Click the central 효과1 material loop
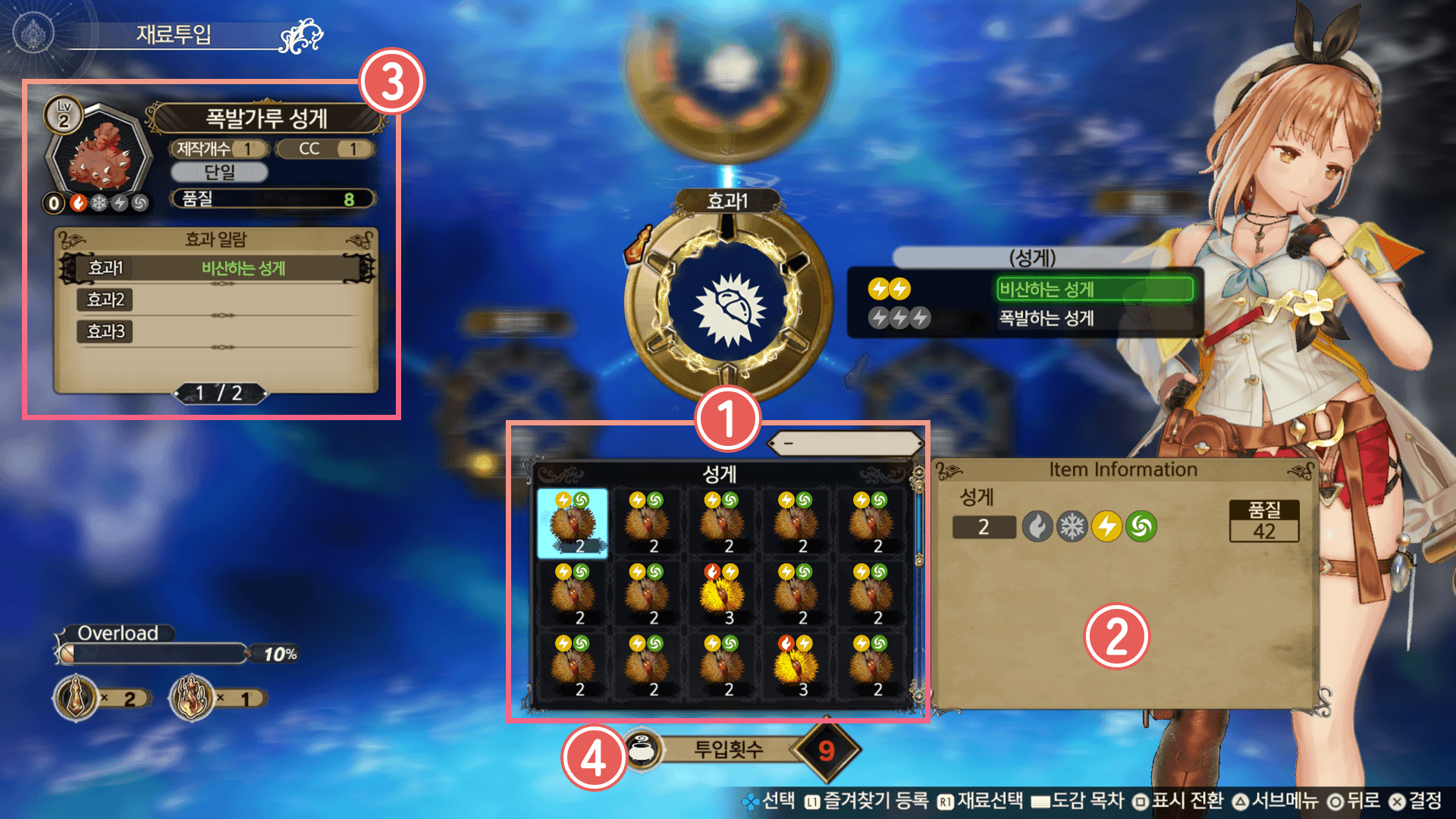This screenshot has height=819, width=1456. pos(728,305)
